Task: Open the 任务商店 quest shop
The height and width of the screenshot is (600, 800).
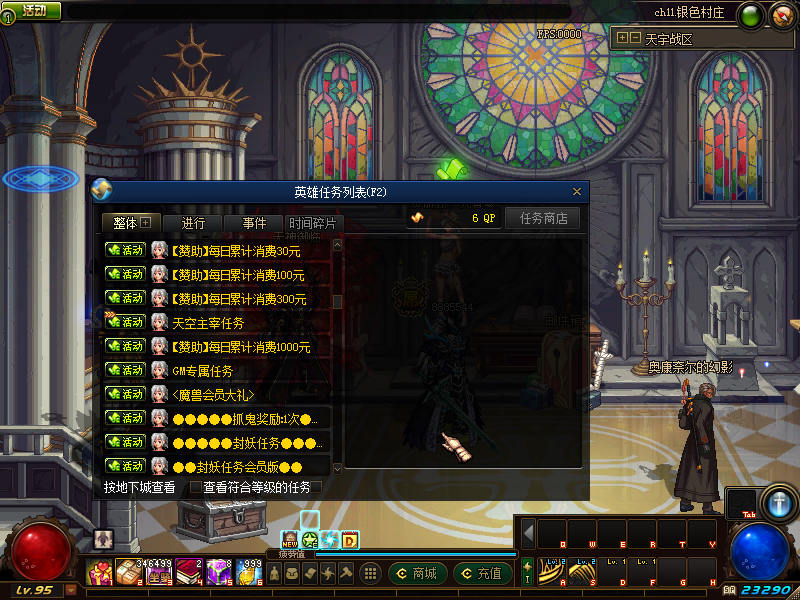Action: [543, 218]
